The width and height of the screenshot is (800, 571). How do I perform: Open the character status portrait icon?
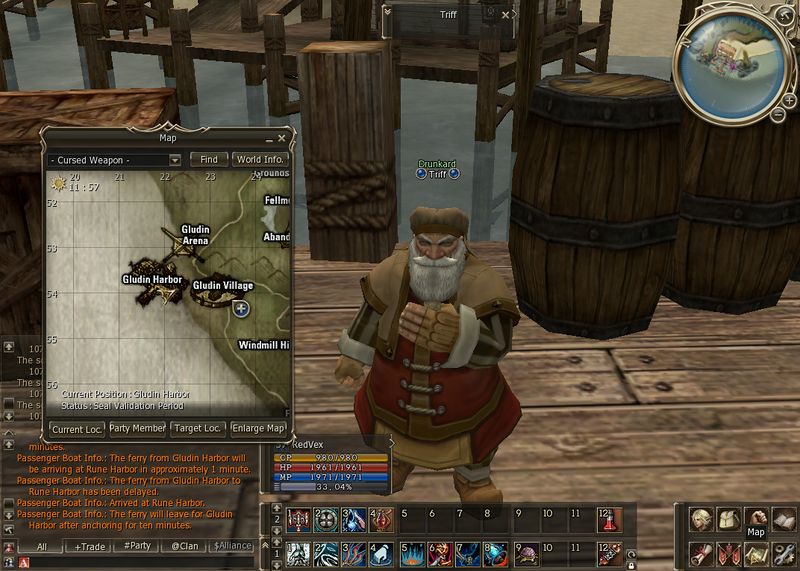click(x=702, y=518)
